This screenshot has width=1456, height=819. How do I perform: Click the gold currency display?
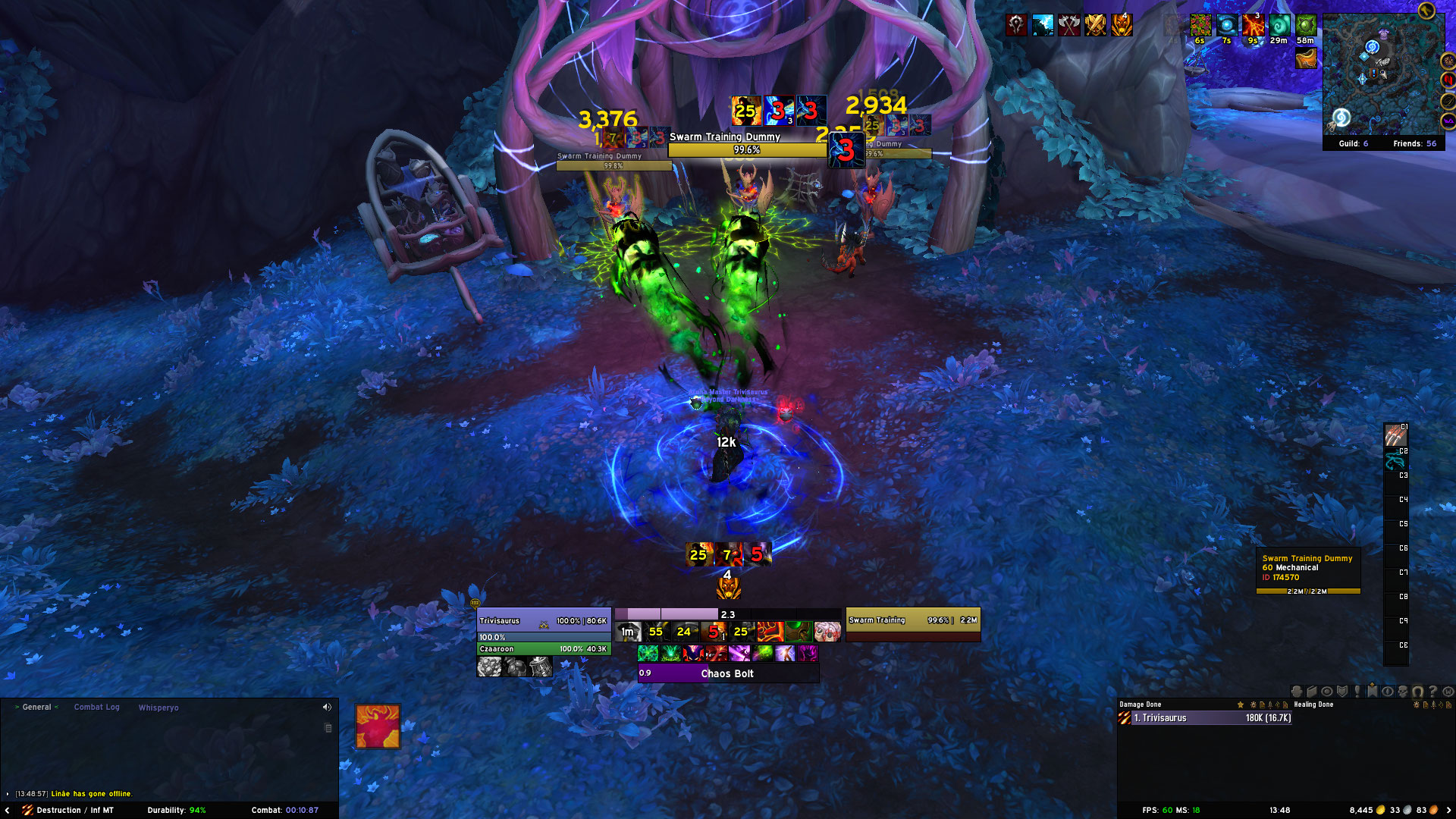point(1366,810)
